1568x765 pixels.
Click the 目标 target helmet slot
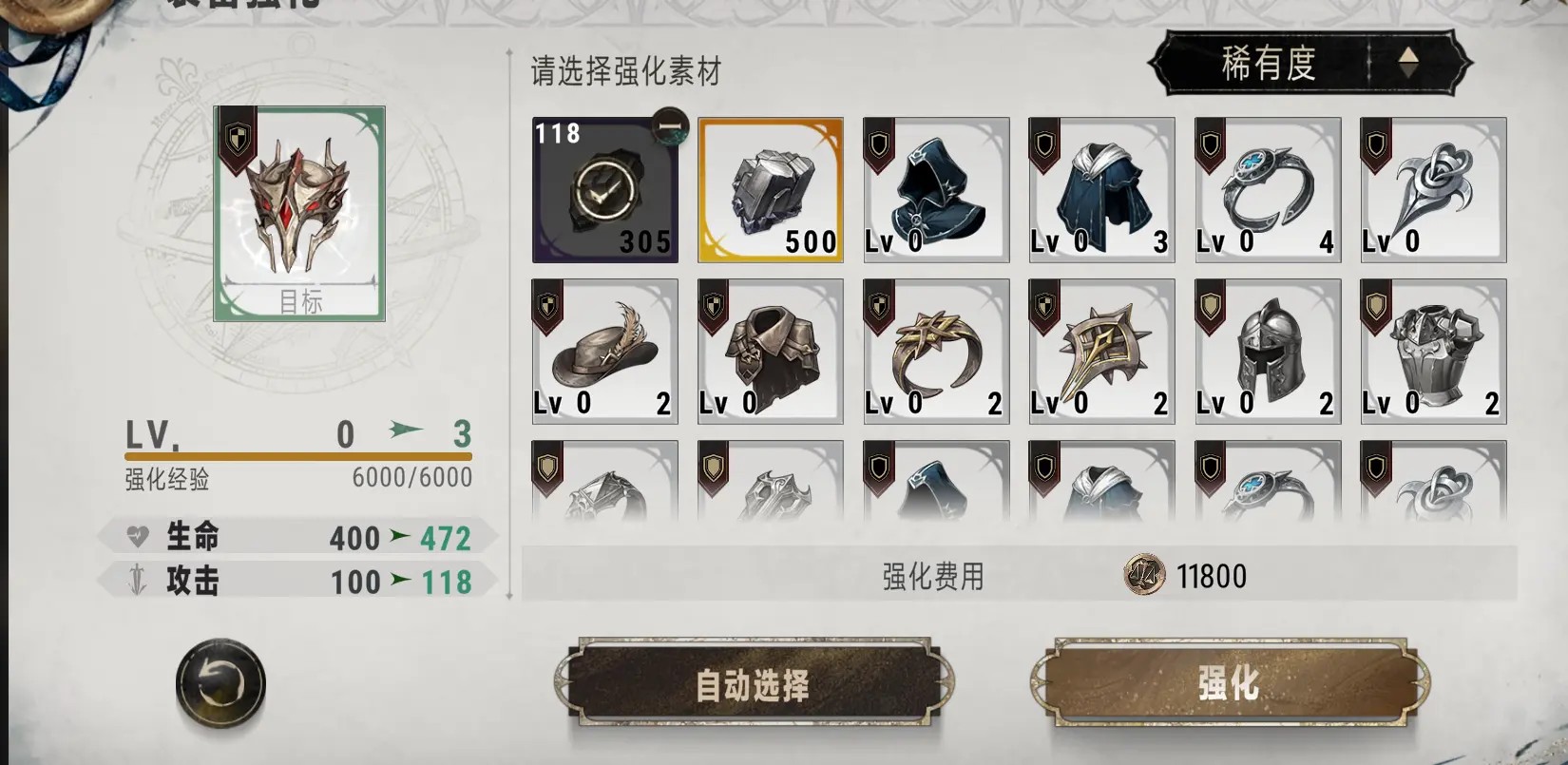pyautogui.click(x=299, y=209)
